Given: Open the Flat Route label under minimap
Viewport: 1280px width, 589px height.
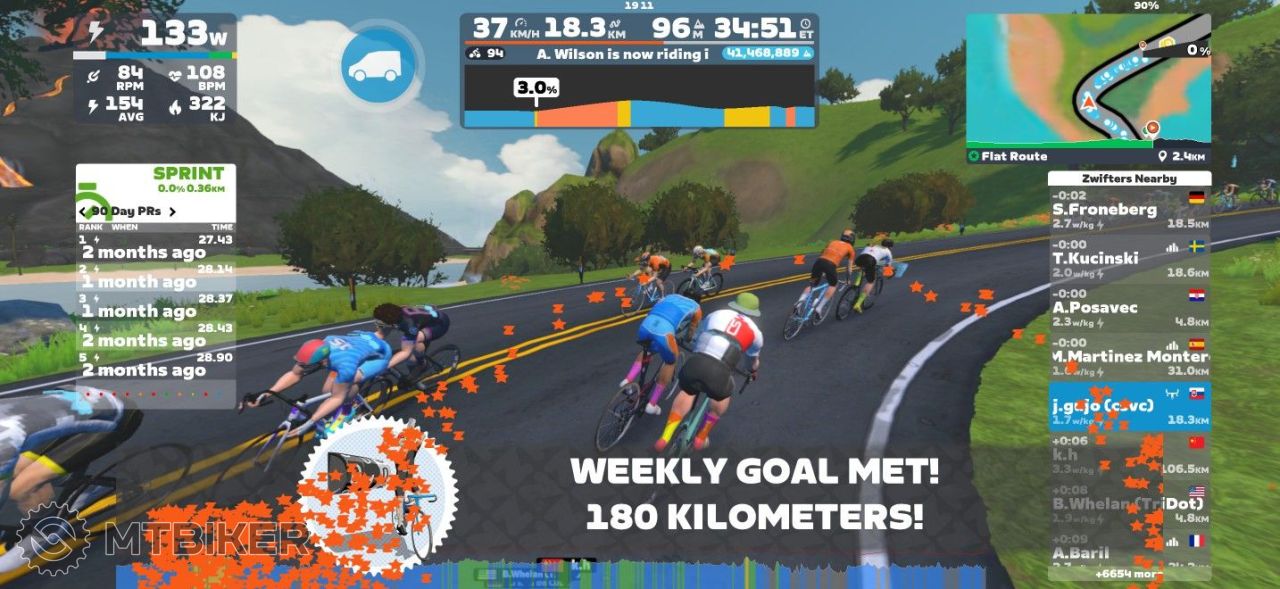Looking at the screenshot, I should point(1014,156).
